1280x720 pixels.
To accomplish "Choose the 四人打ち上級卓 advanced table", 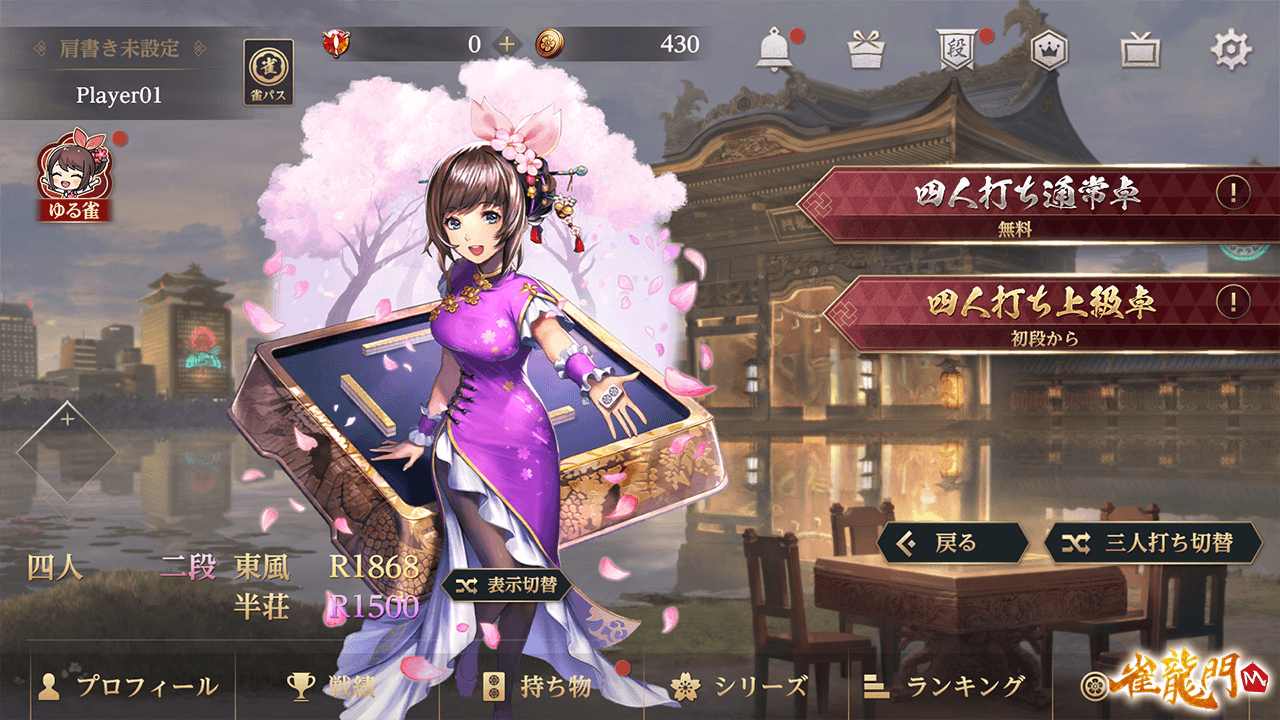I will click(x=1020, y=312).
